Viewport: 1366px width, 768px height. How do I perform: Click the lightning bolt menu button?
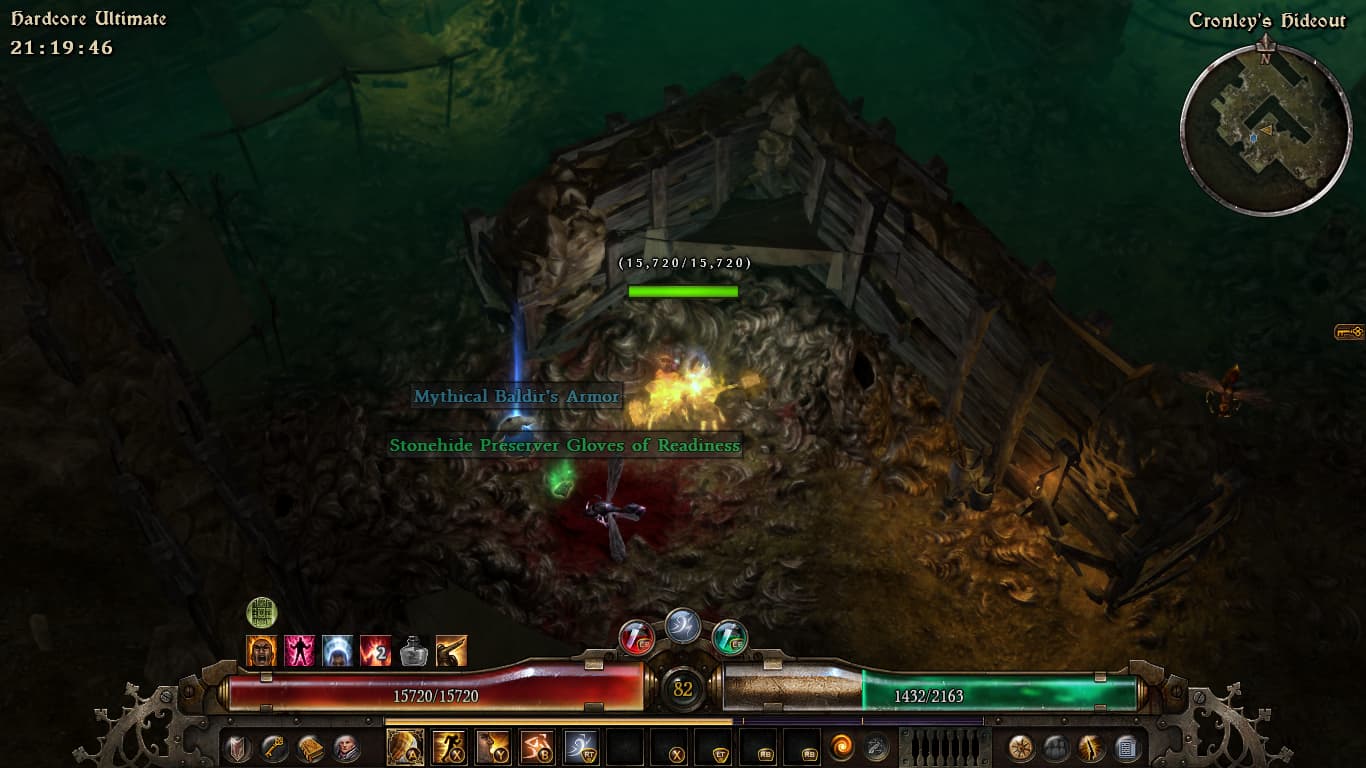pos(1091,748)
